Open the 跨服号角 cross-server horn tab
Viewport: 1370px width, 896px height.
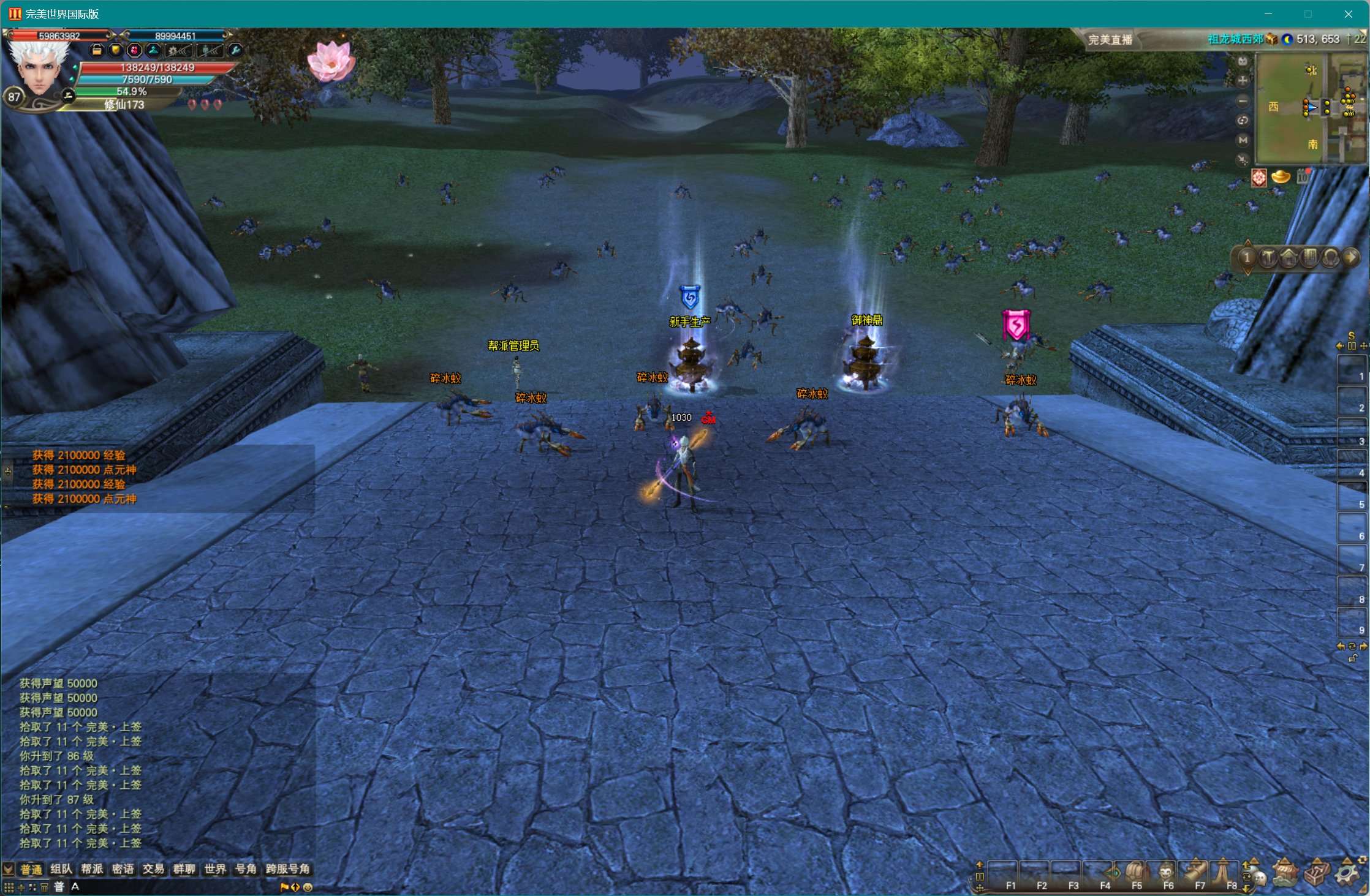point(287,869)
